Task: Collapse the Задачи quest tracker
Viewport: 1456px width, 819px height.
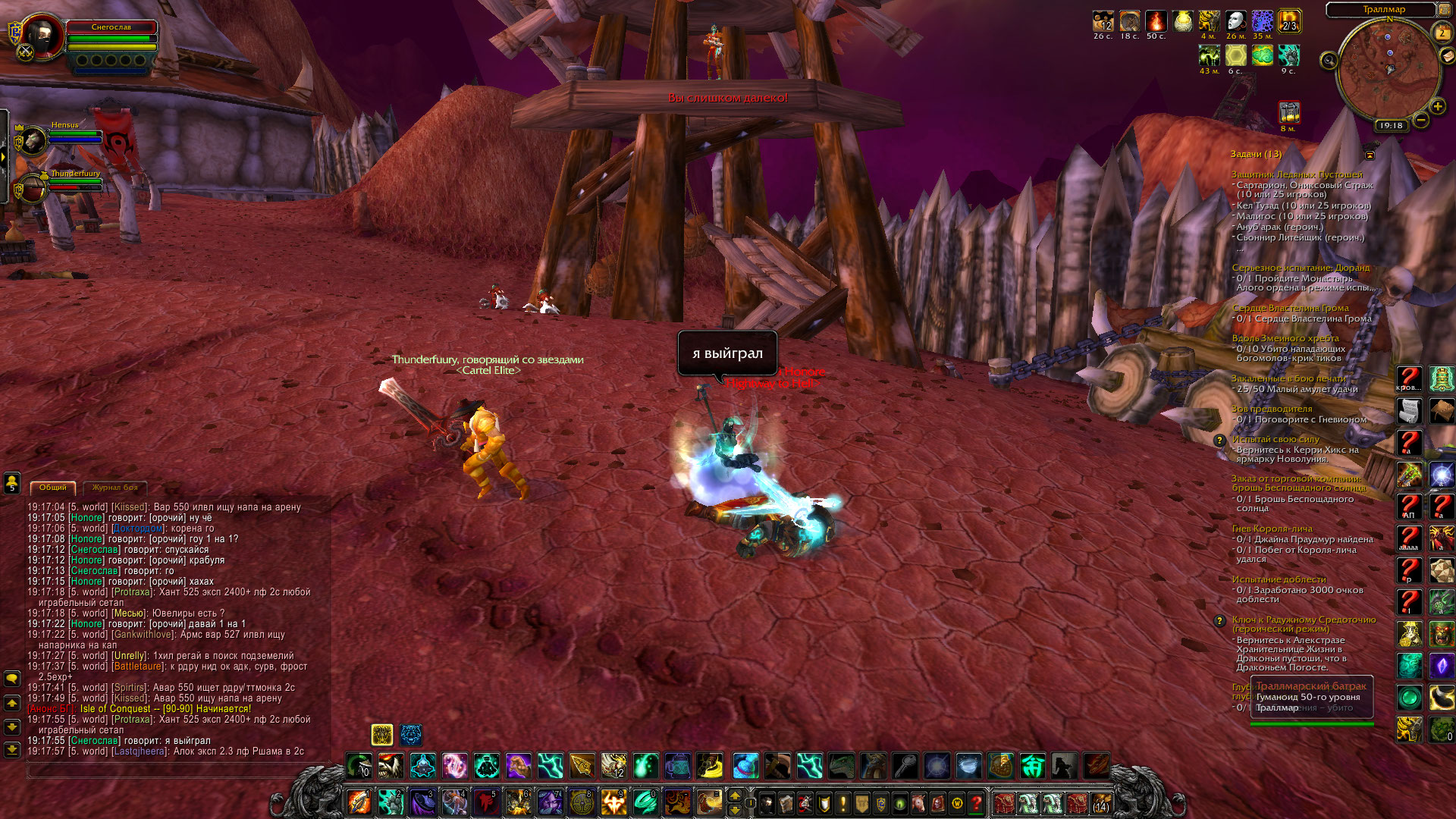Action: pos(1370,155)
